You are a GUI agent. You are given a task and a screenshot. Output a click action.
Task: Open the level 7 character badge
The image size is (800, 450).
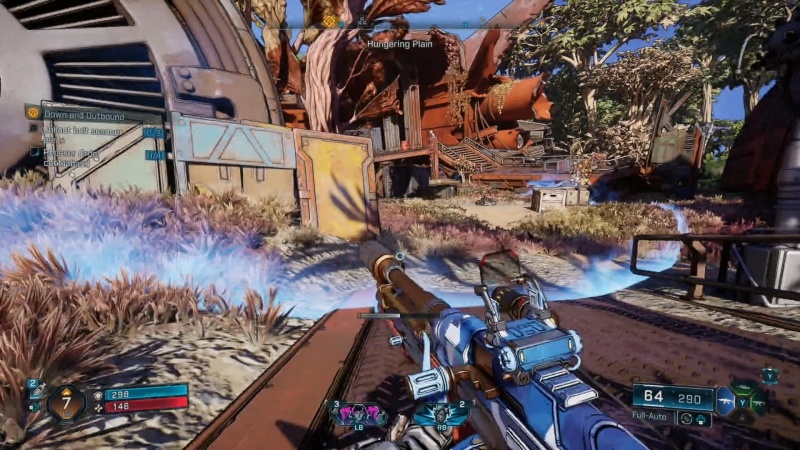[x=67, y=402]
